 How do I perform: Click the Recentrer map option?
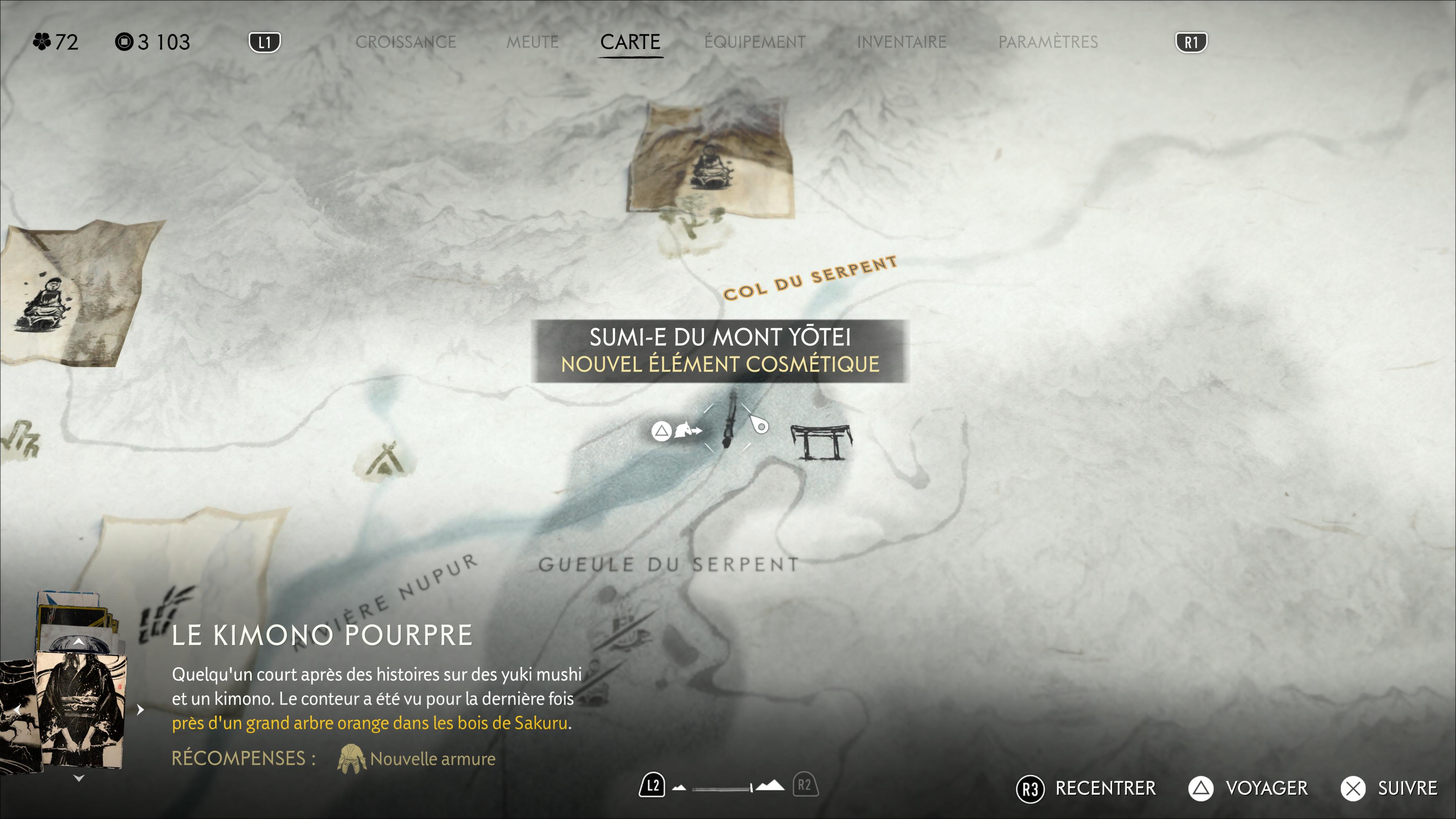1086,788
